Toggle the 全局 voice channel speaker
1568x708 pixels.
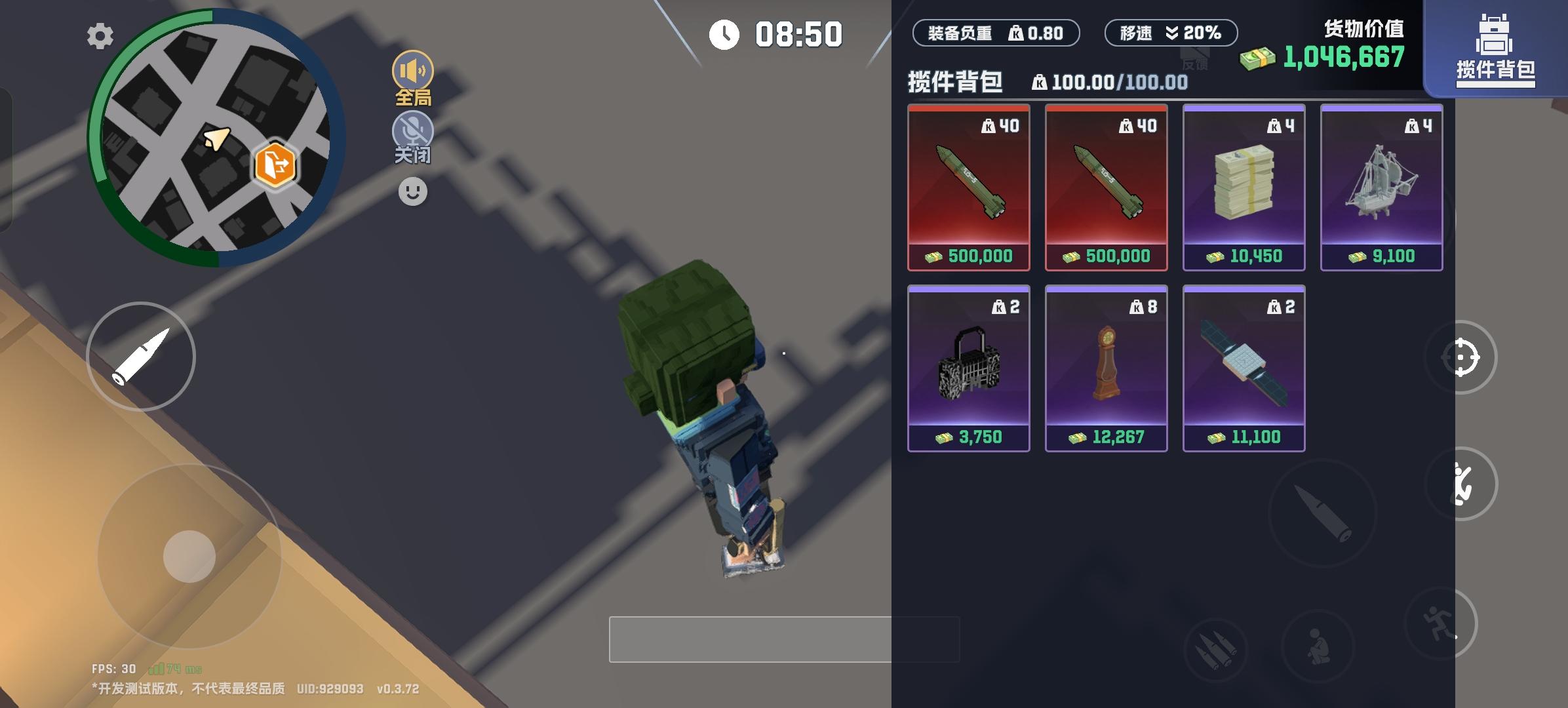pos(412,69)
